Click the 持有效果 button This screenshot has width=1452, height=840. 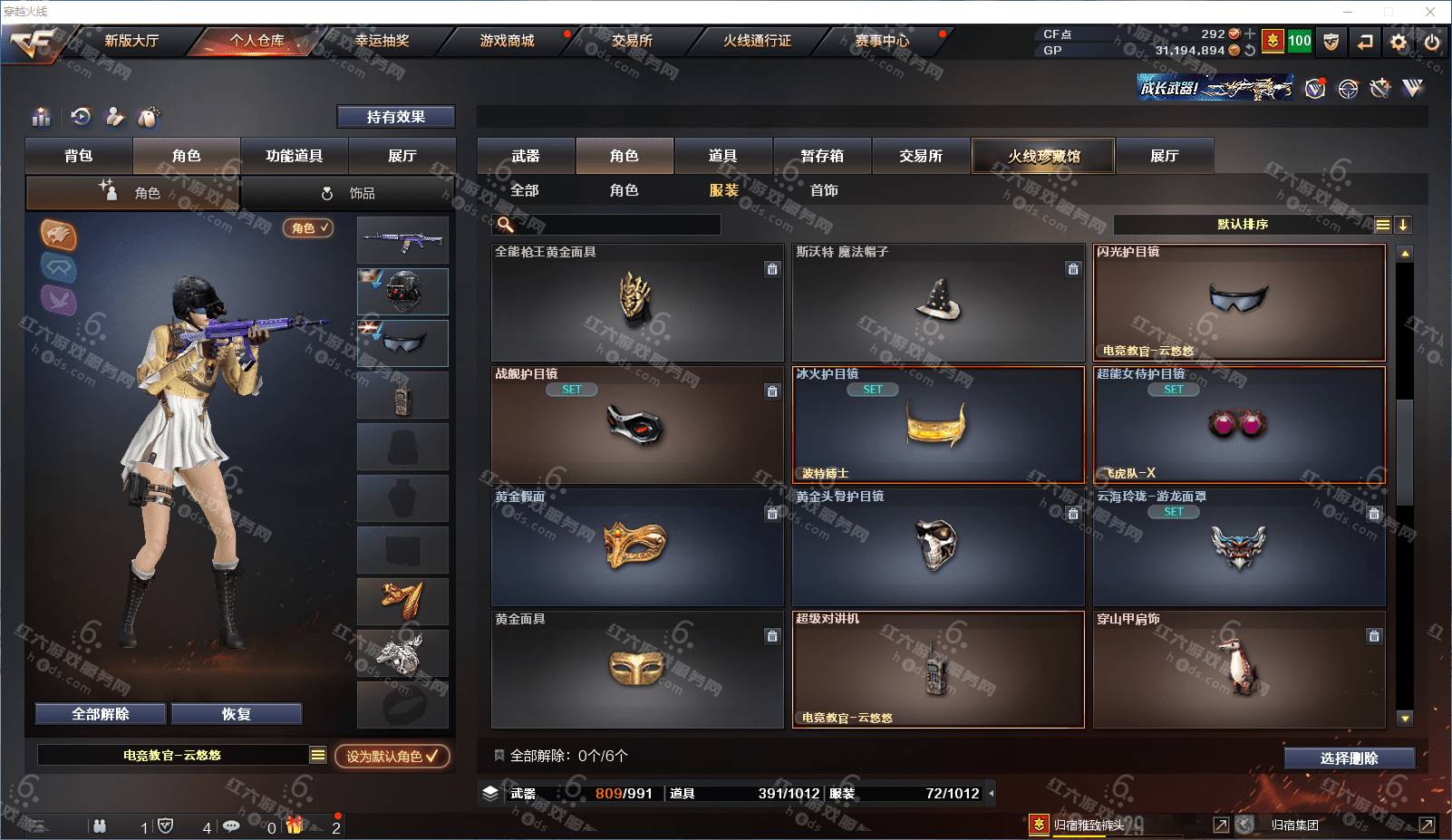point(395,117)
